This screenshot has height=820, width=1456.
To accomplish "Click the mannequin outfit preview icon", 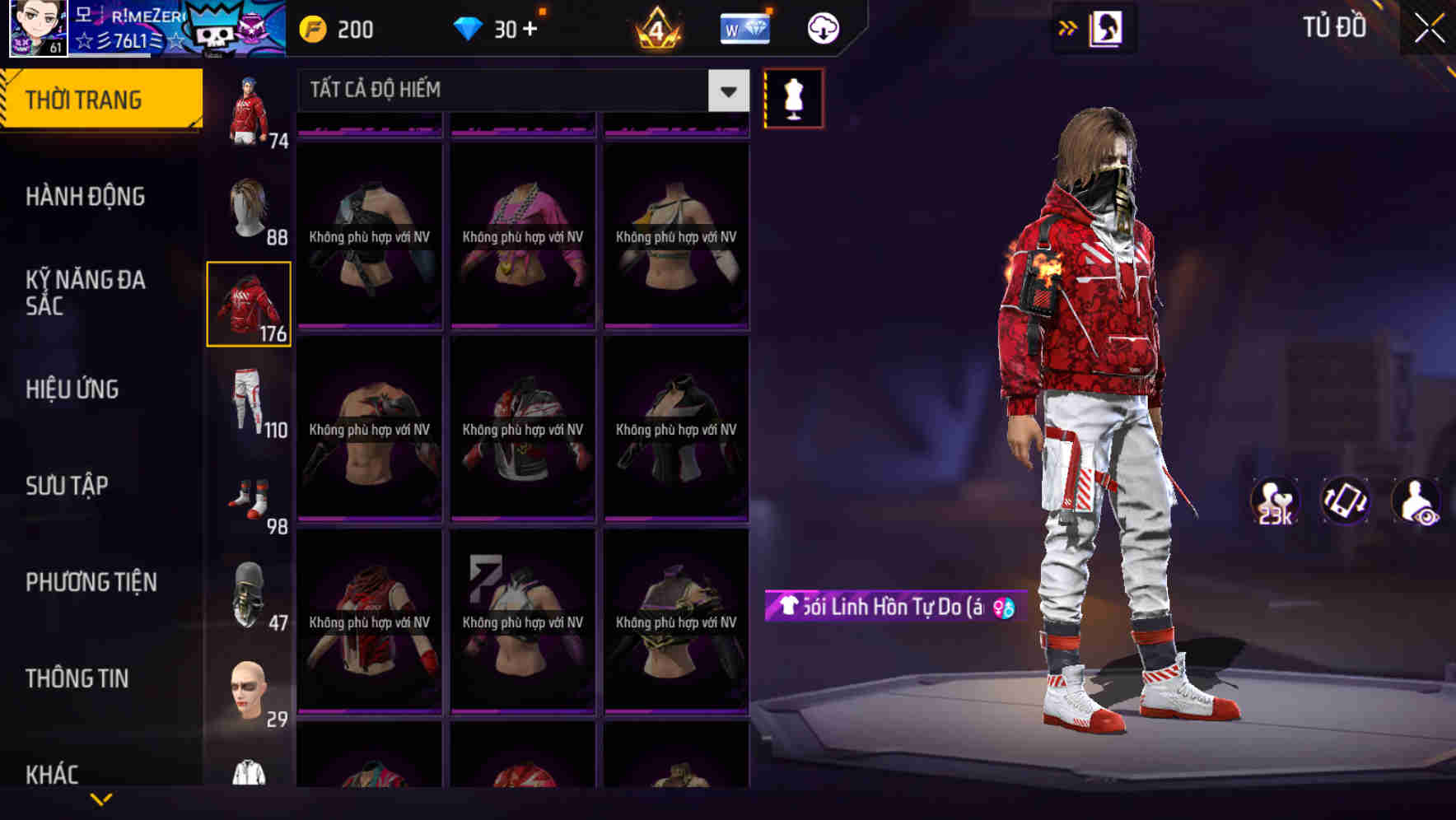I will (x=793, y=98).
